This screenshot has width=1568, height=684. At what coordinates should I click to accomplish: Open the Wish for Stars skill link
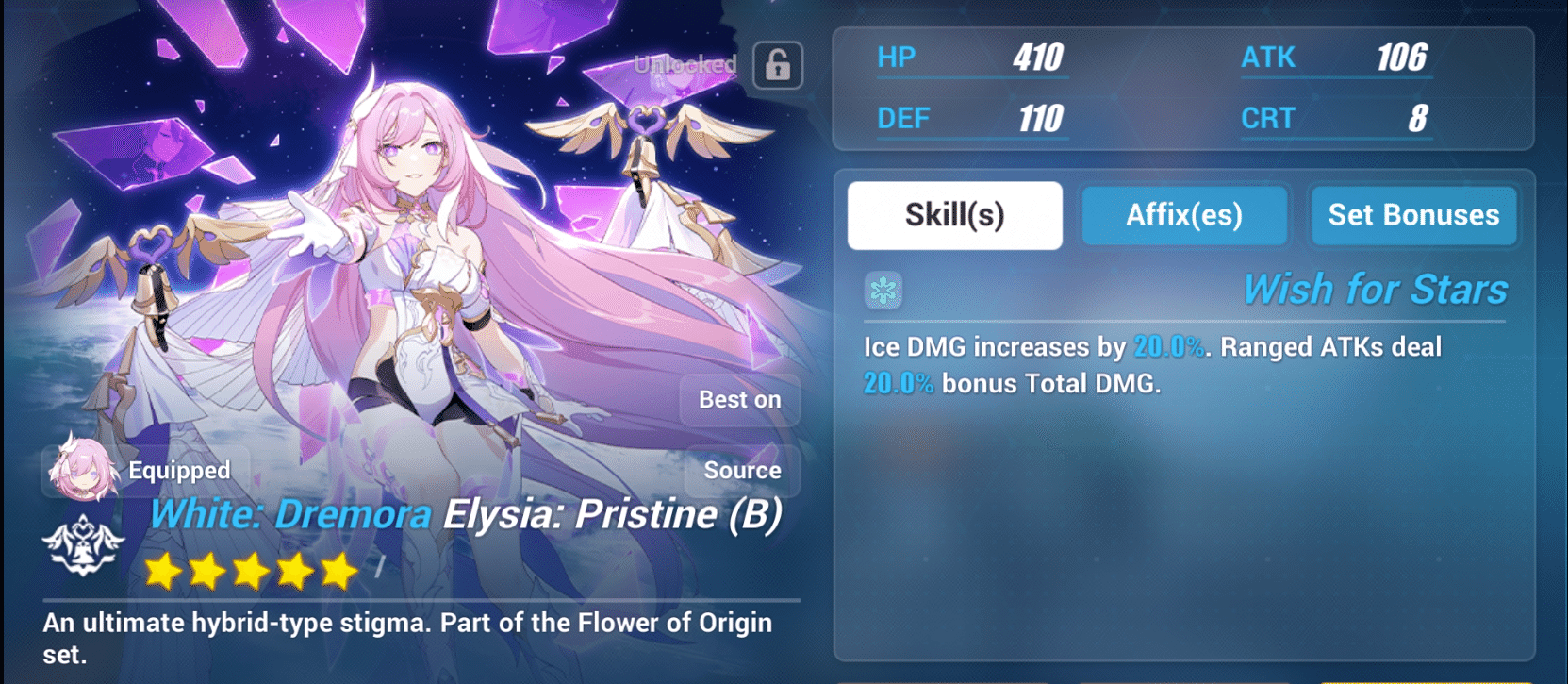(1374, 289)
